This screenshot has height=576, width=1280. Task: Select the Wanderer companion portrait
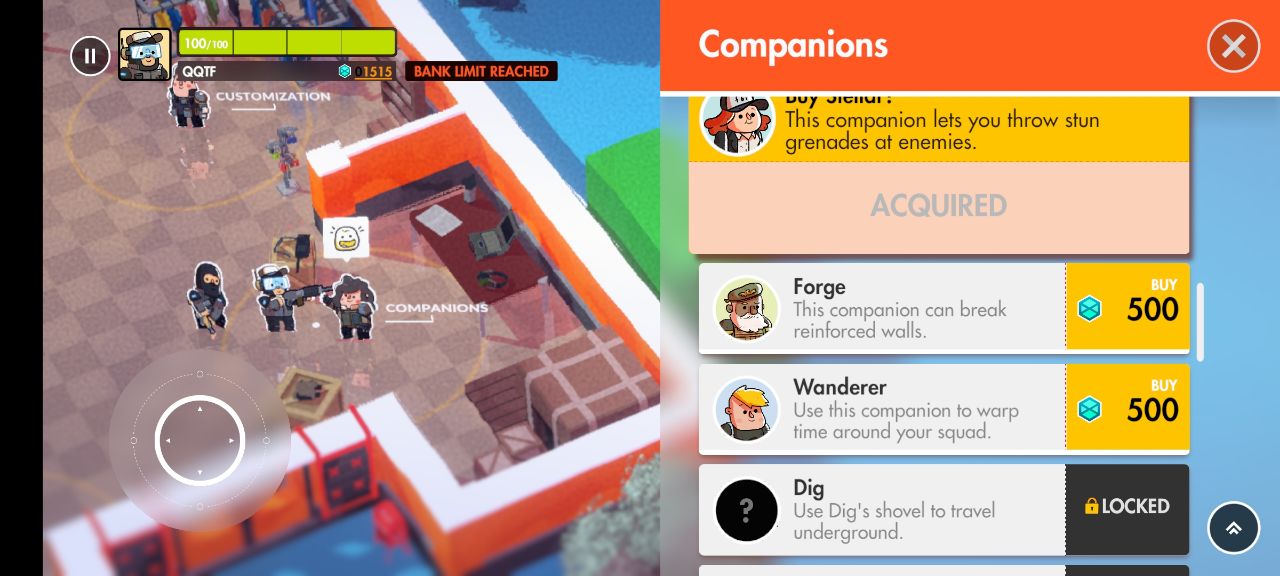[x=746, y=409]
